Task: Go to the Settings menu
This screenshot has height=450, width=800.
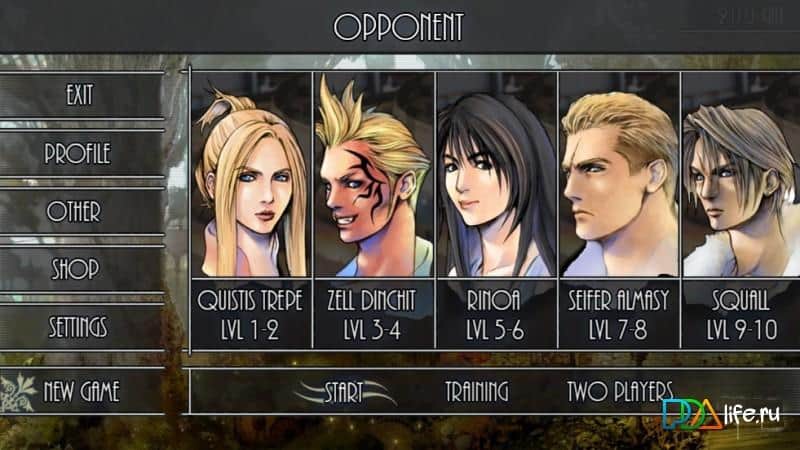Action: 77,327
